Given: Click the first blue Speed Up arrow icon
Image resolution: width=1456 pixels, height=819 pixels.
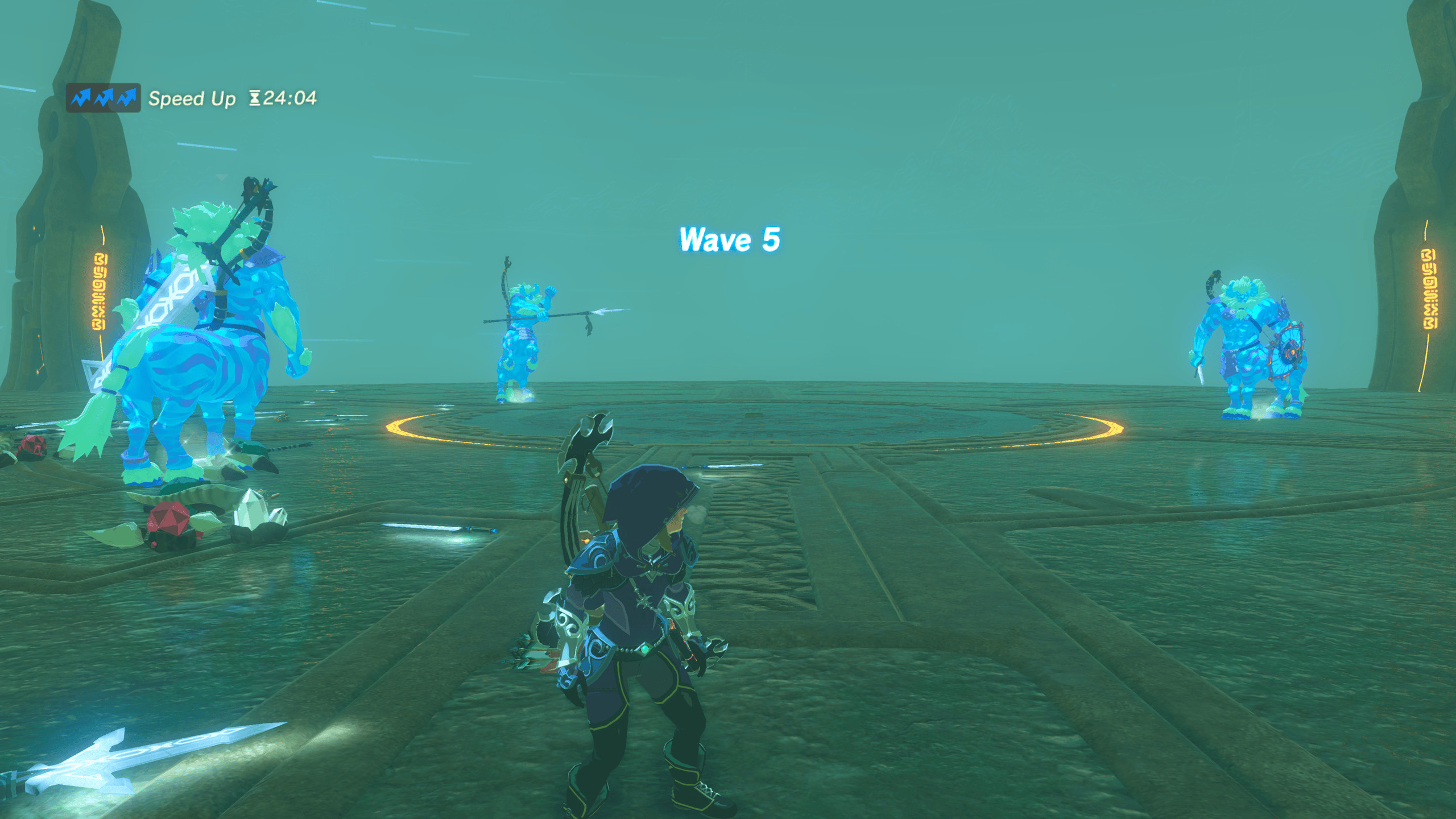Looking at the screenshot, I should (x=80, y=97).
